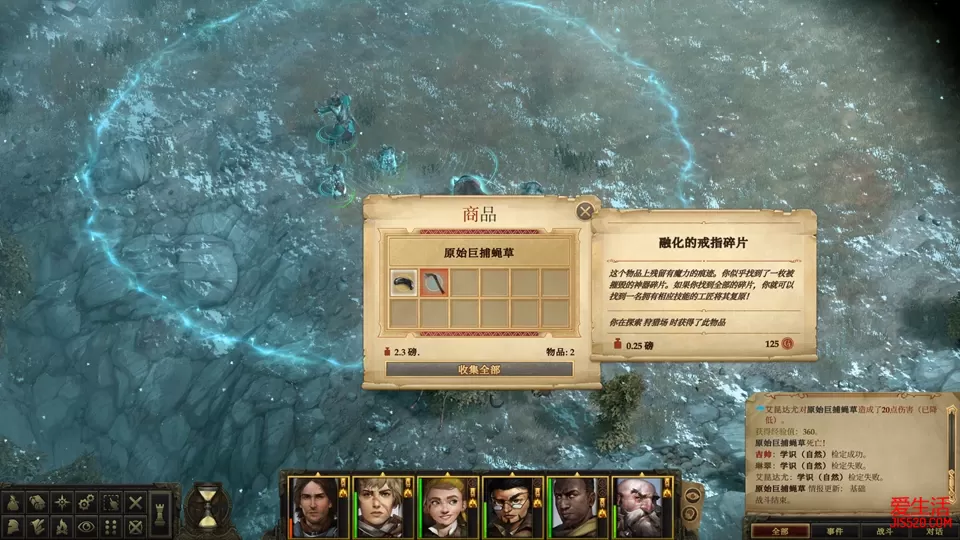Select the 对话 dialogue log tab
960x540 pixels.
point(933,531)
